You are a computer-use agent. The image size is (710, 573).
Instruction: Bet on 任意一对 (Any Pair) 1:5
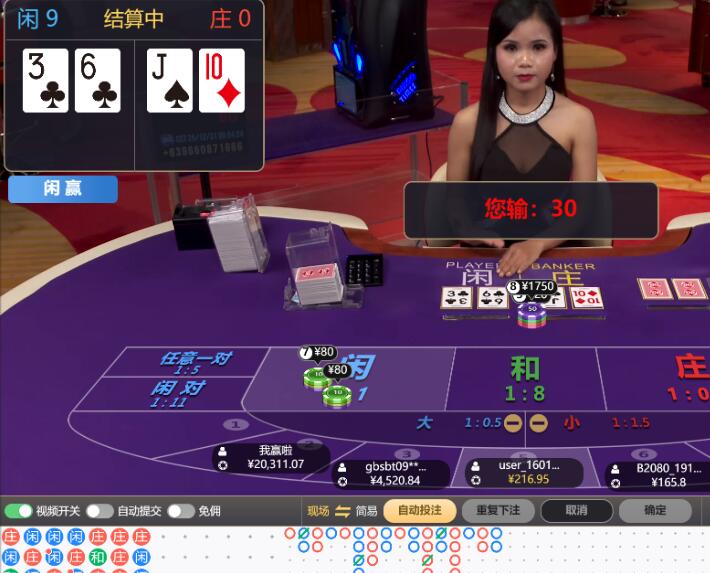190,363
